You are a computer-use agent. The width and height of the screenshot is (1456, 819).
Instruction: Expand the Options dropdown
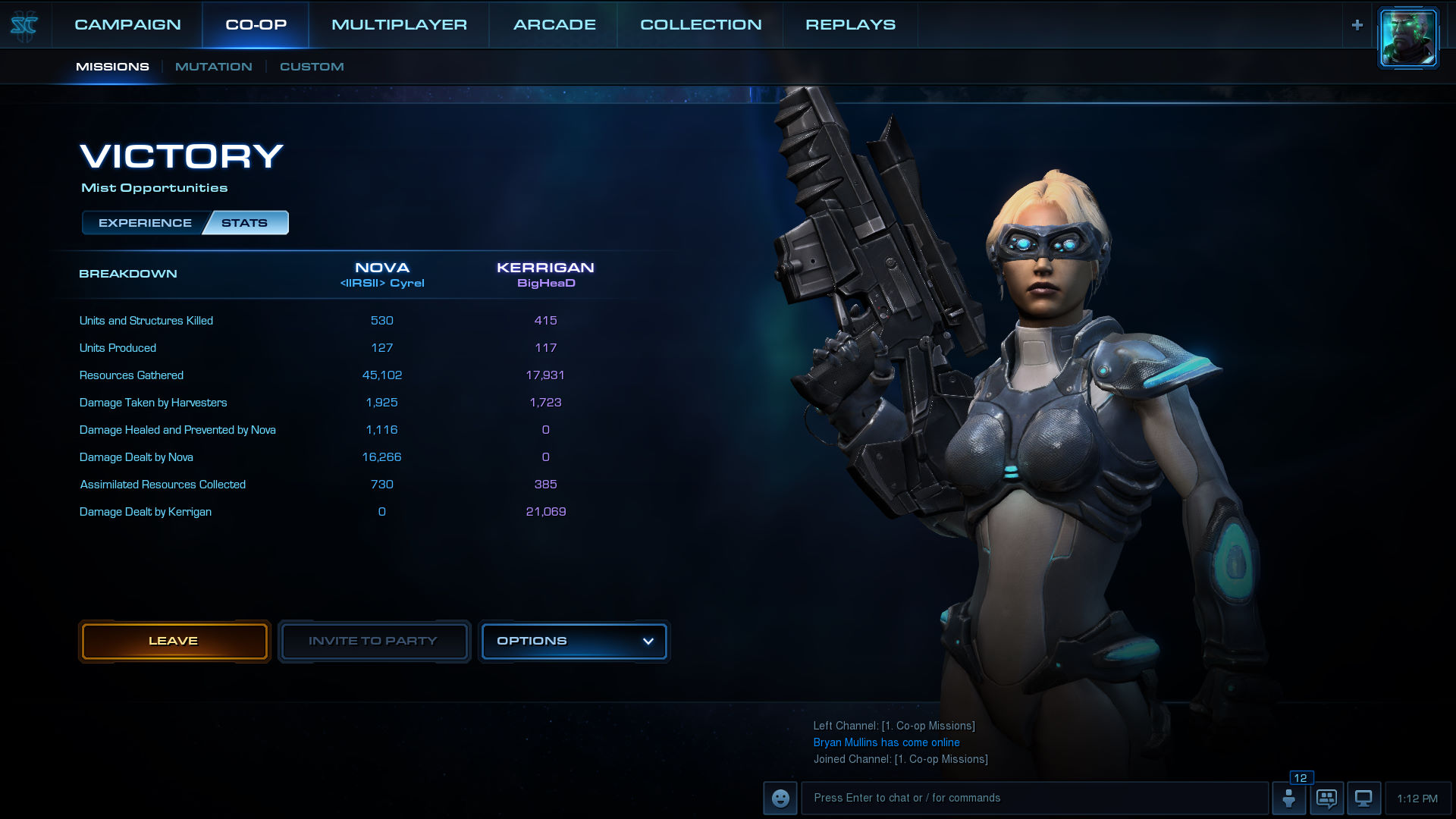574,641
